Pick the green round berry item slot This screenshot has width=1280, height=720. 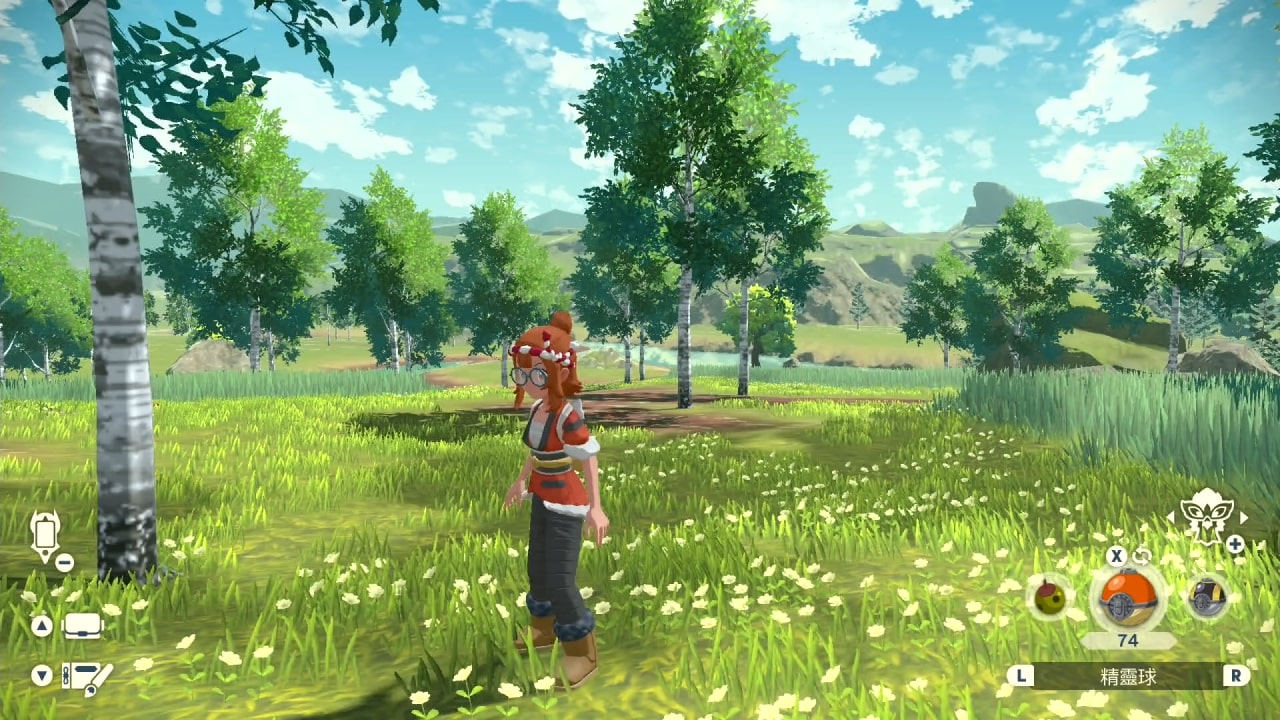(x=1050, y=597)
